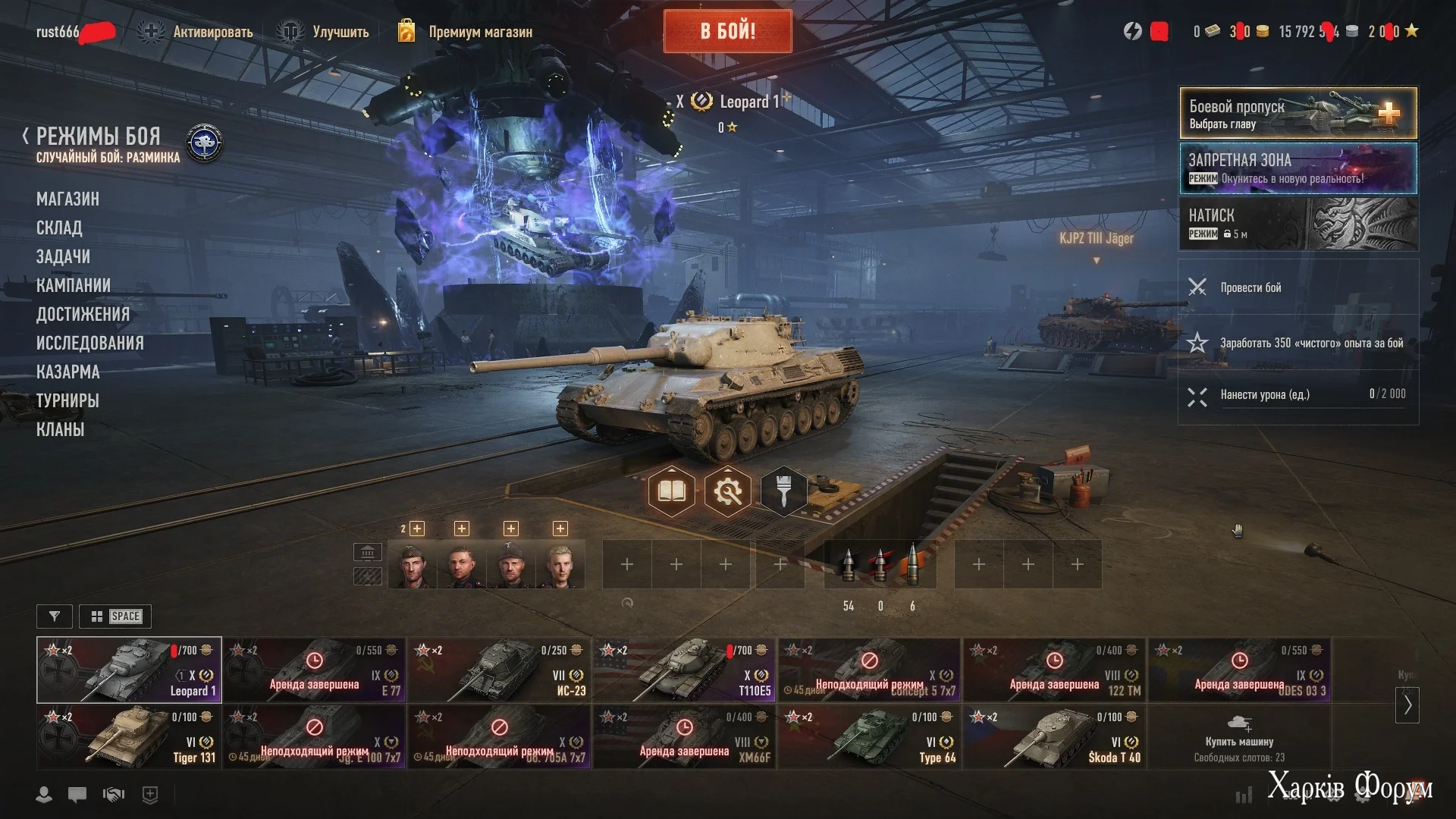Viewport: 1456px width, 819px height.
Task: Start battle with the В БОЙ! button
Action: [727, 31]
